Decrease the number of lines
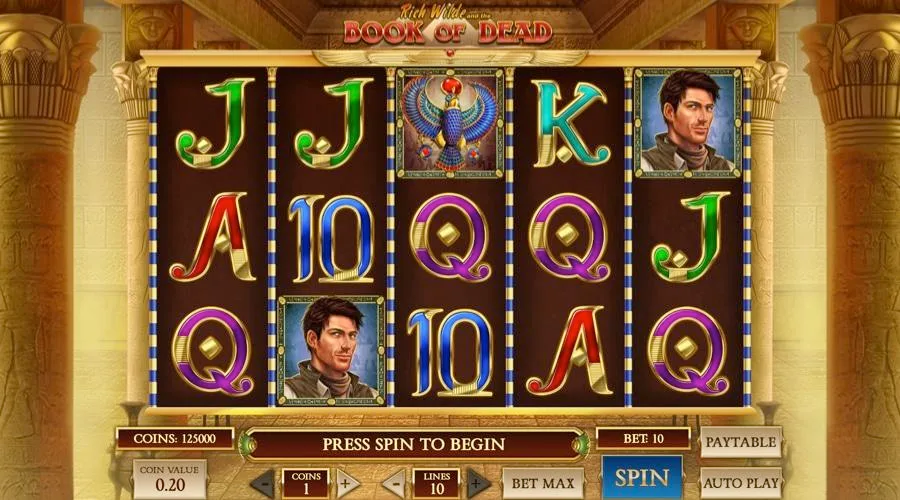Viewport: 900px width, 500px height. tap(396, 482)
